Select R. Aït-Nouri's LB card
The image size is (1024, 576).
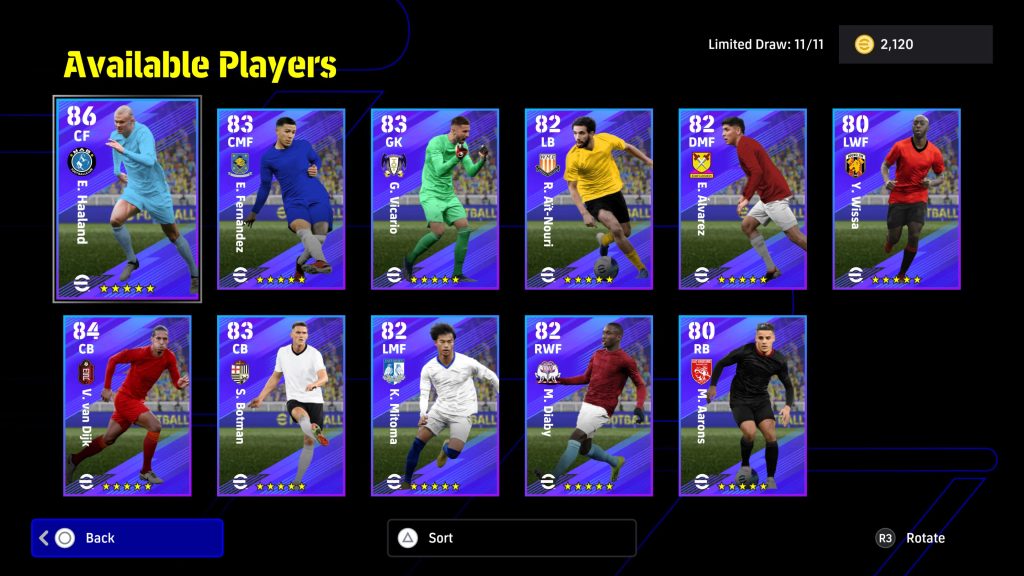click(589, 199)
